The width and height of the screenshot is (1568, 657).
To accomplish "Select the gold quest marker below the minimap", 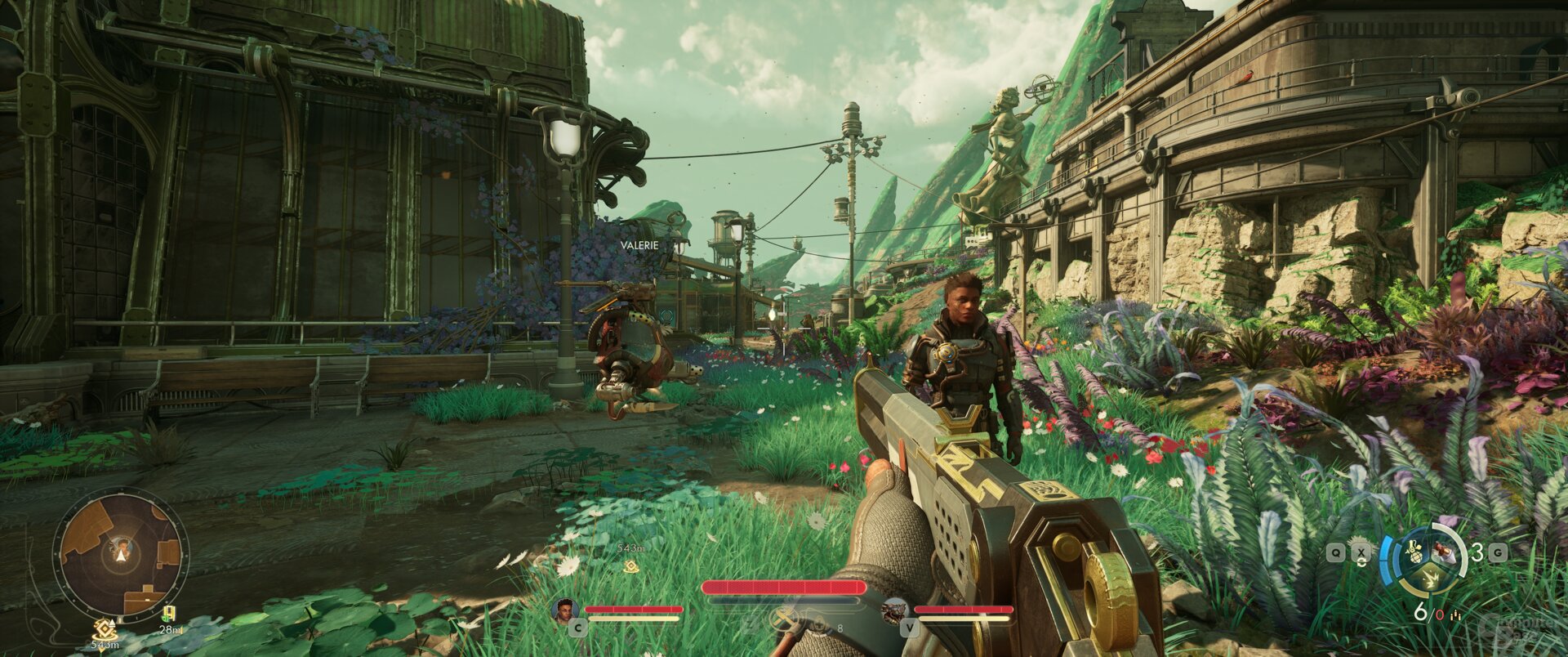I will [x=105, y=628].
